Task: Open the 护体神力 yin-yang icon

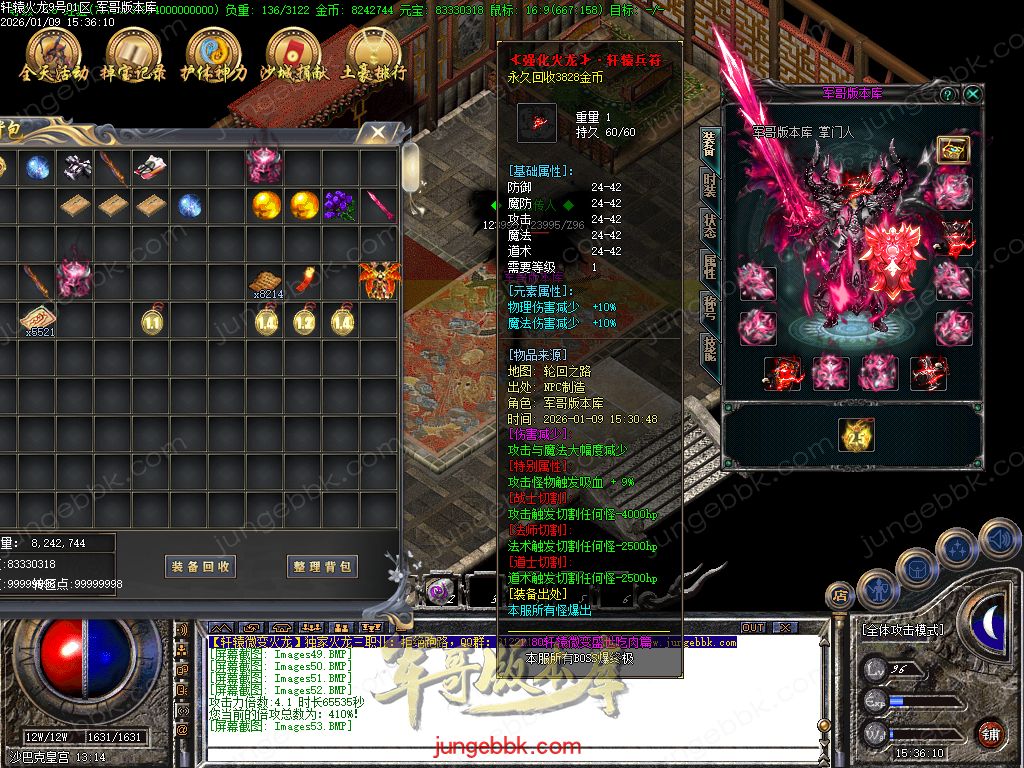Action: (212, 55)
